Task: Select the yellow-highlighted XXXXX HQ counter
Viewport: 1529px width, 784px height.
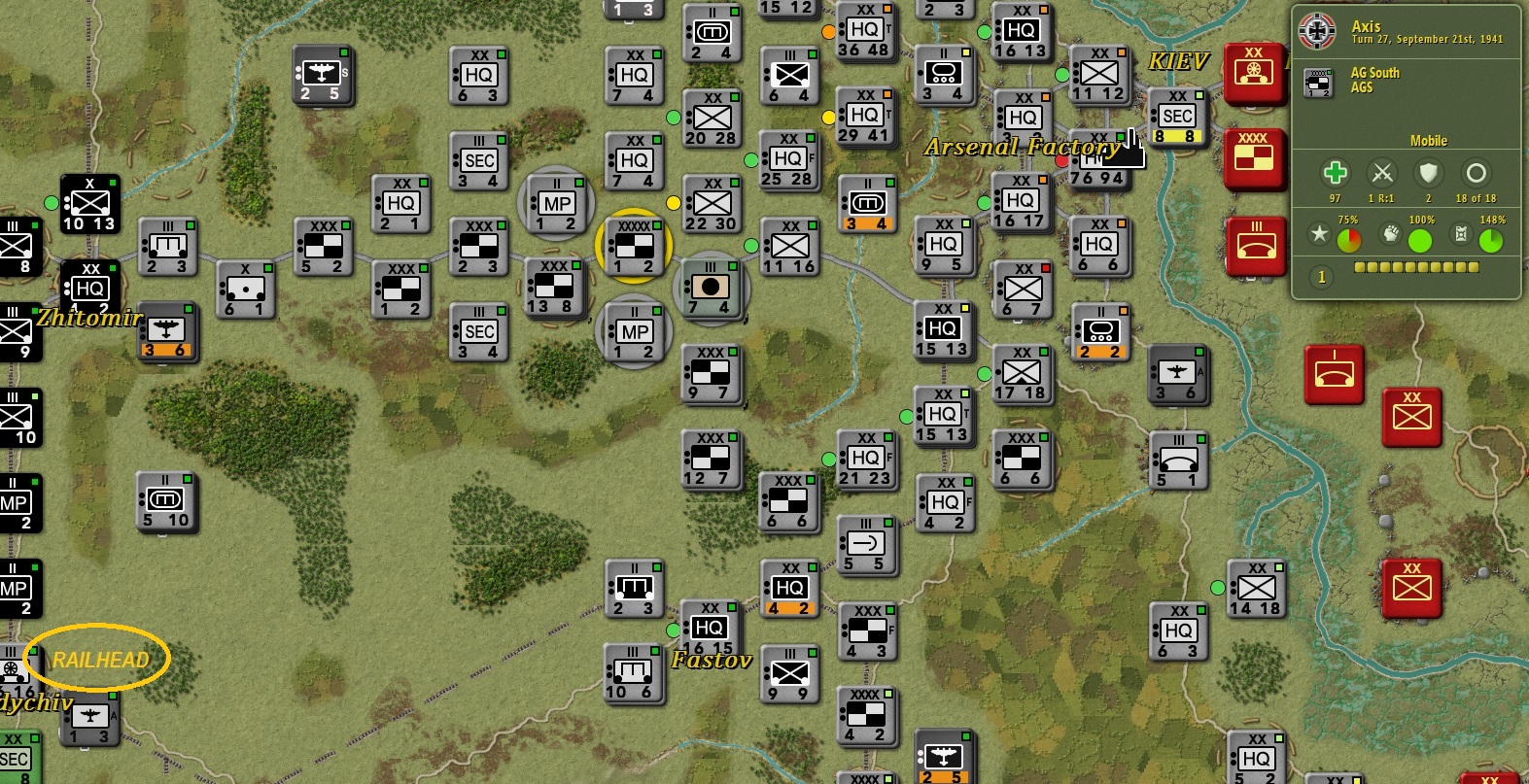Action: (633, 246)
